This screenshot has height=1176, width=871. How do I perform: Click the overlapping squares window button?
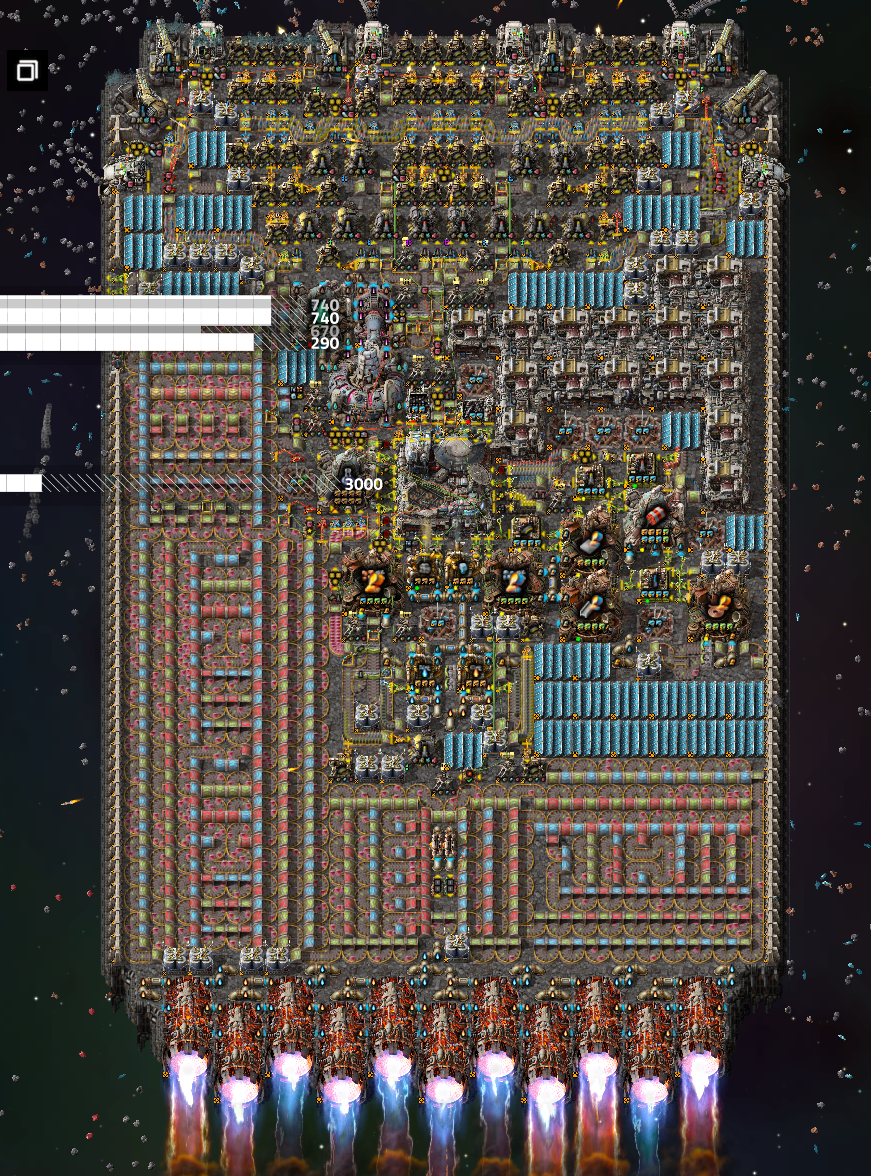click(x=27, y=70)
